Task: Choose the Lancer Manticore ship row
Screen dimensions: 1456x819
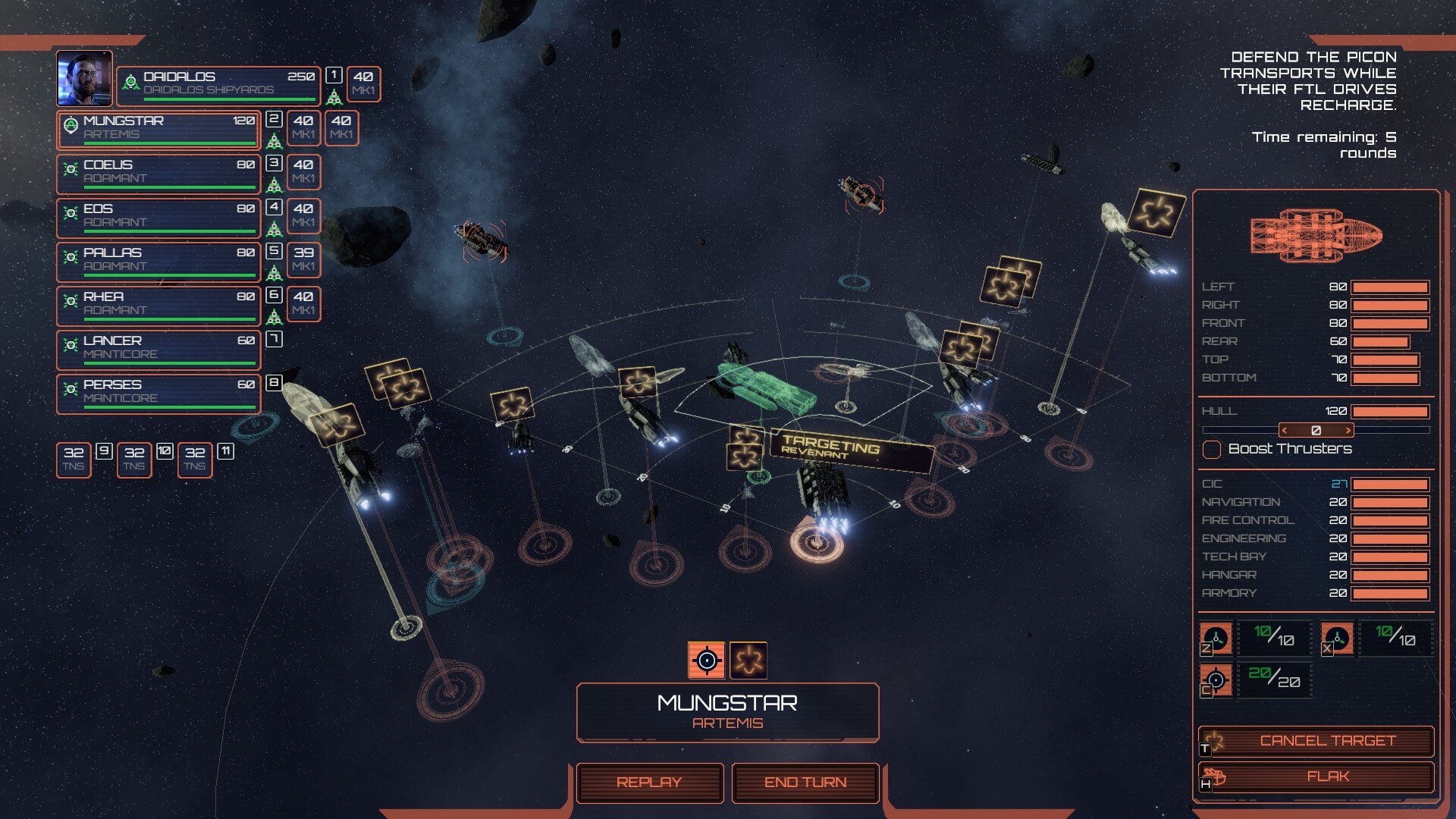Action: point(159,349)
